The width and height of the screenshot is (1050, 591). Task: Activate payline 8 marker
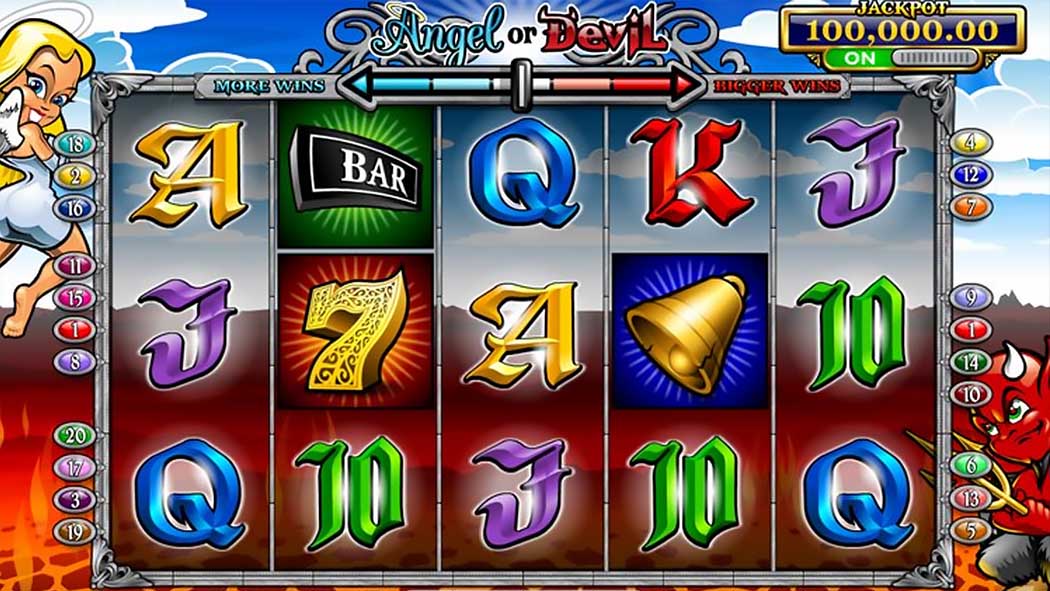pos(75,362)
